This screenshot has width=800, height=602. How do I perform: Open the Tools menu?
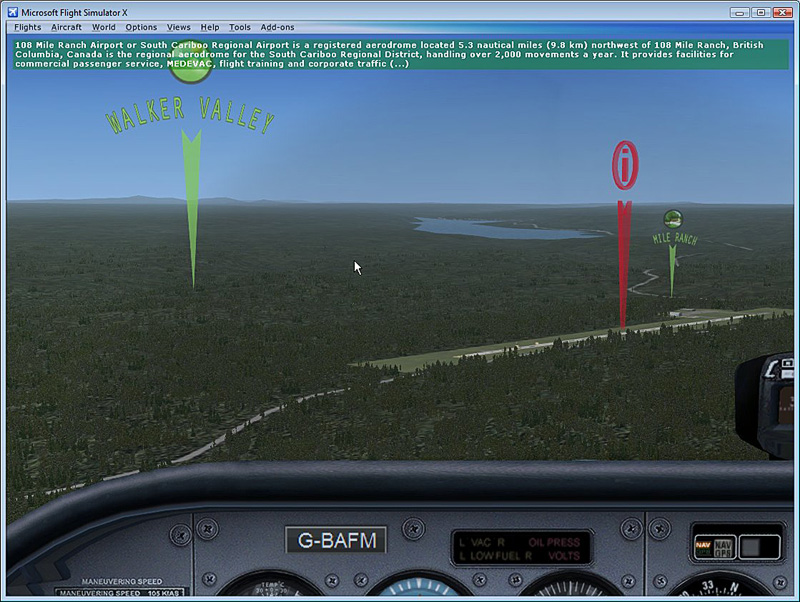tap(240, 27)
